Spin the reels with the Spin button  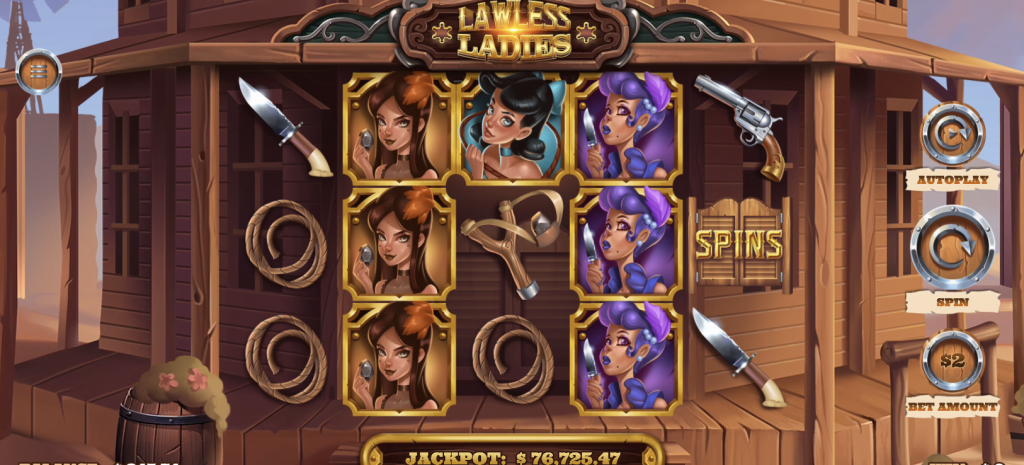[x=952, y=247]
